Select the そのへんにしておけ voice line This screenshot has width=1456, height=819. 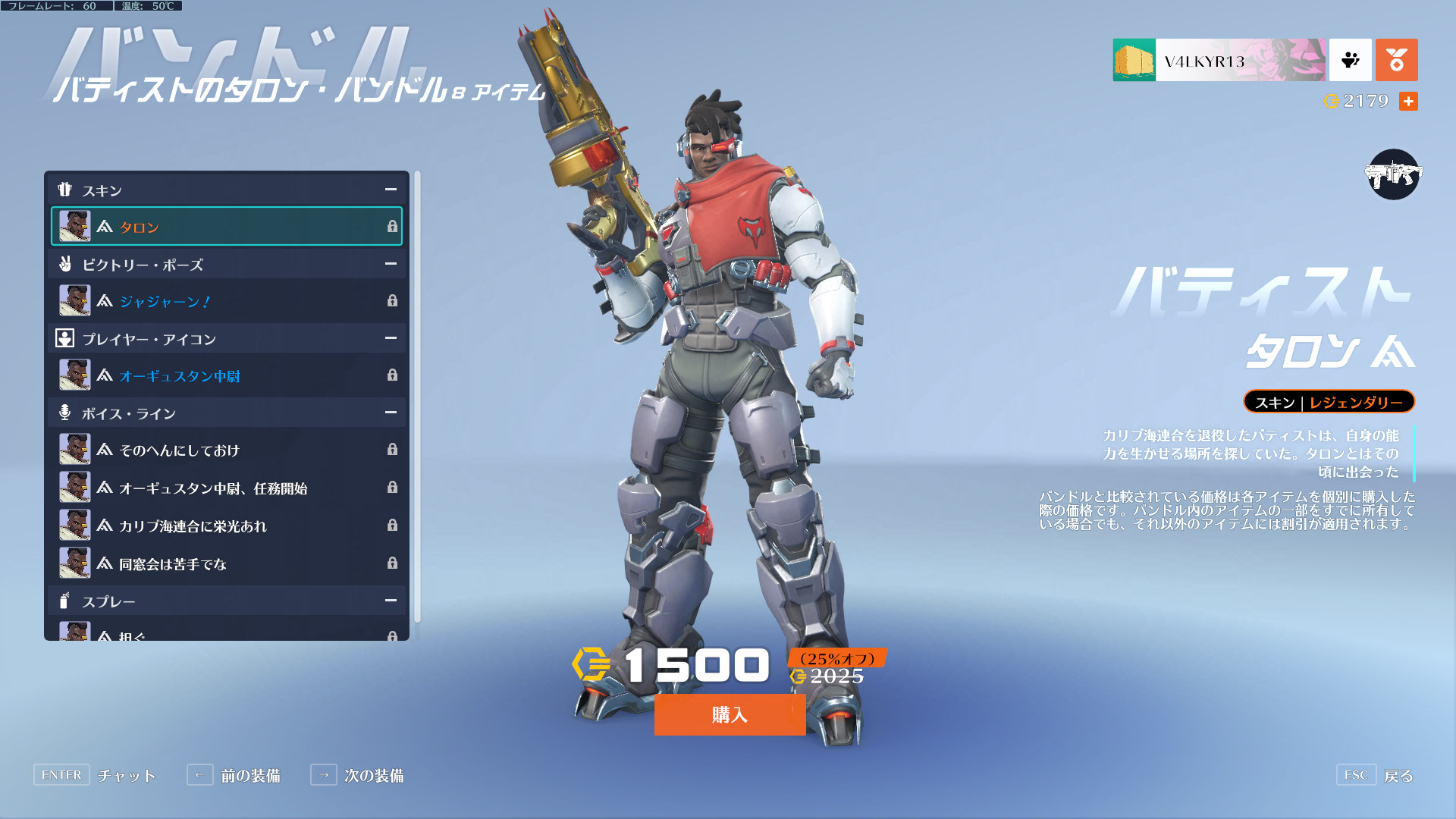click(x=226, y=450)
